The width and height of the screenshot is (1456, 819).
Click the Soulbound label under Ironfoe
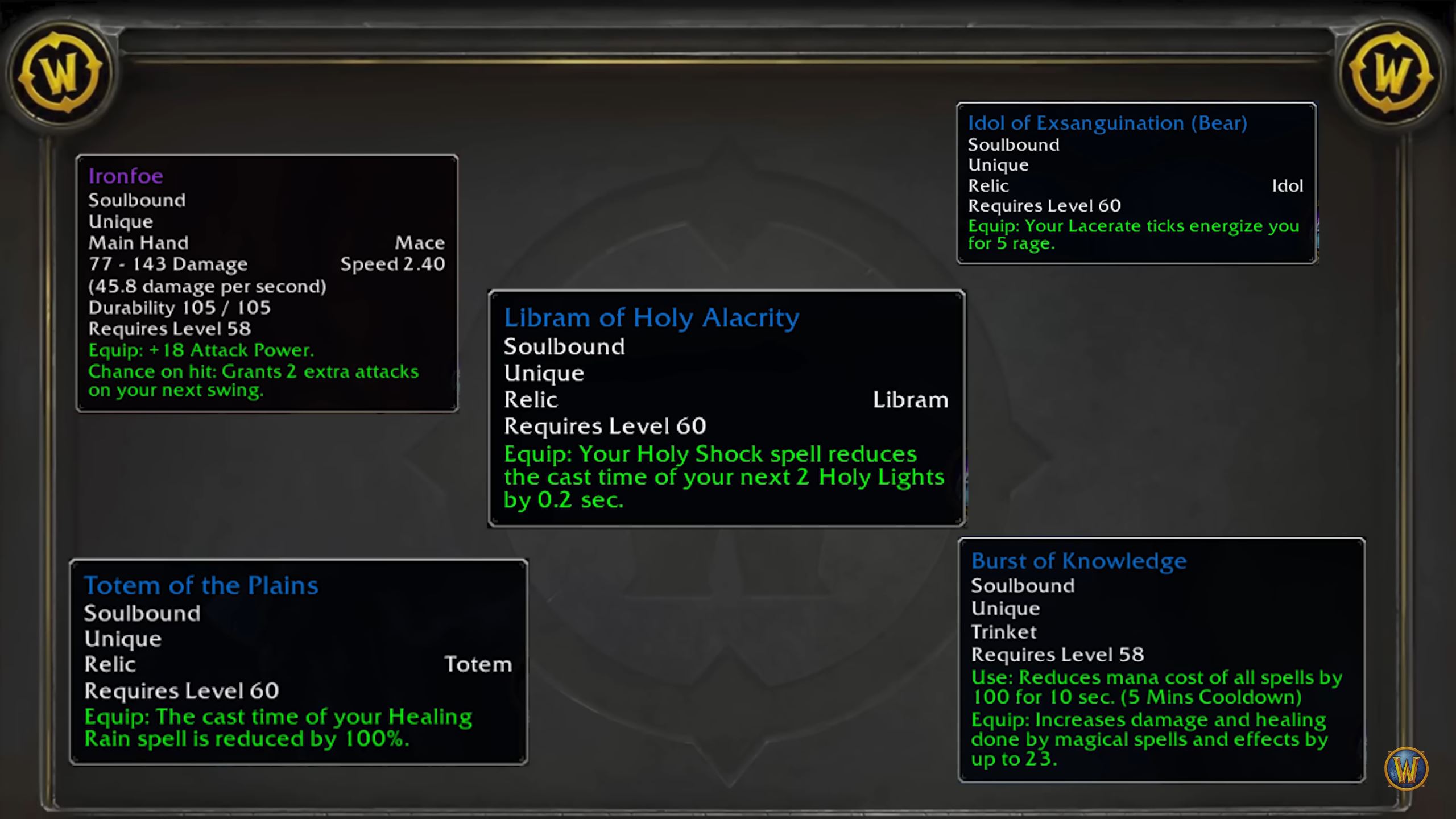point(136,200)
